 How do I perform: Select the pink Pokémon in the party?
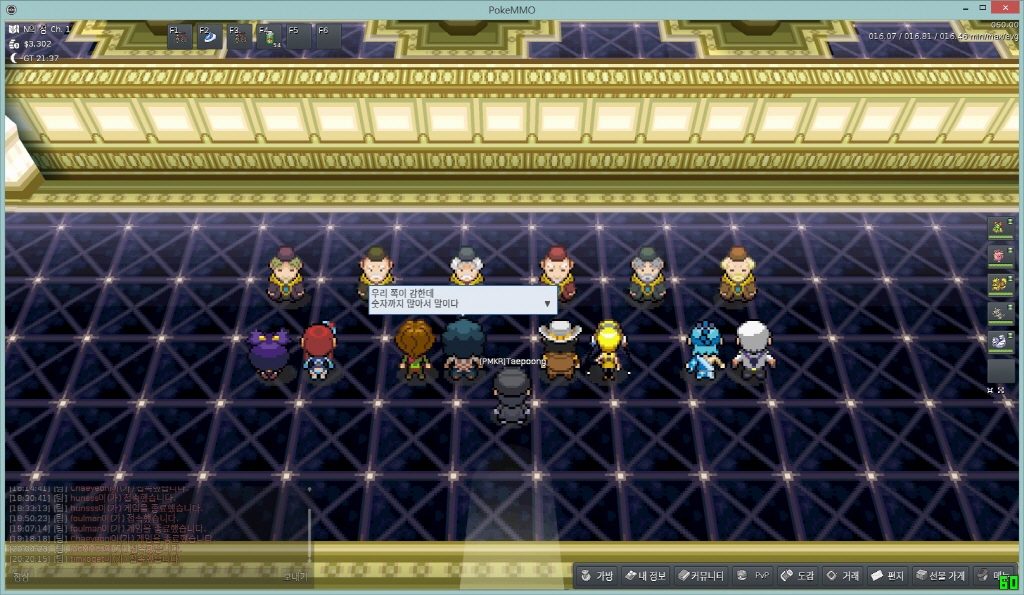click(1000, 256)
